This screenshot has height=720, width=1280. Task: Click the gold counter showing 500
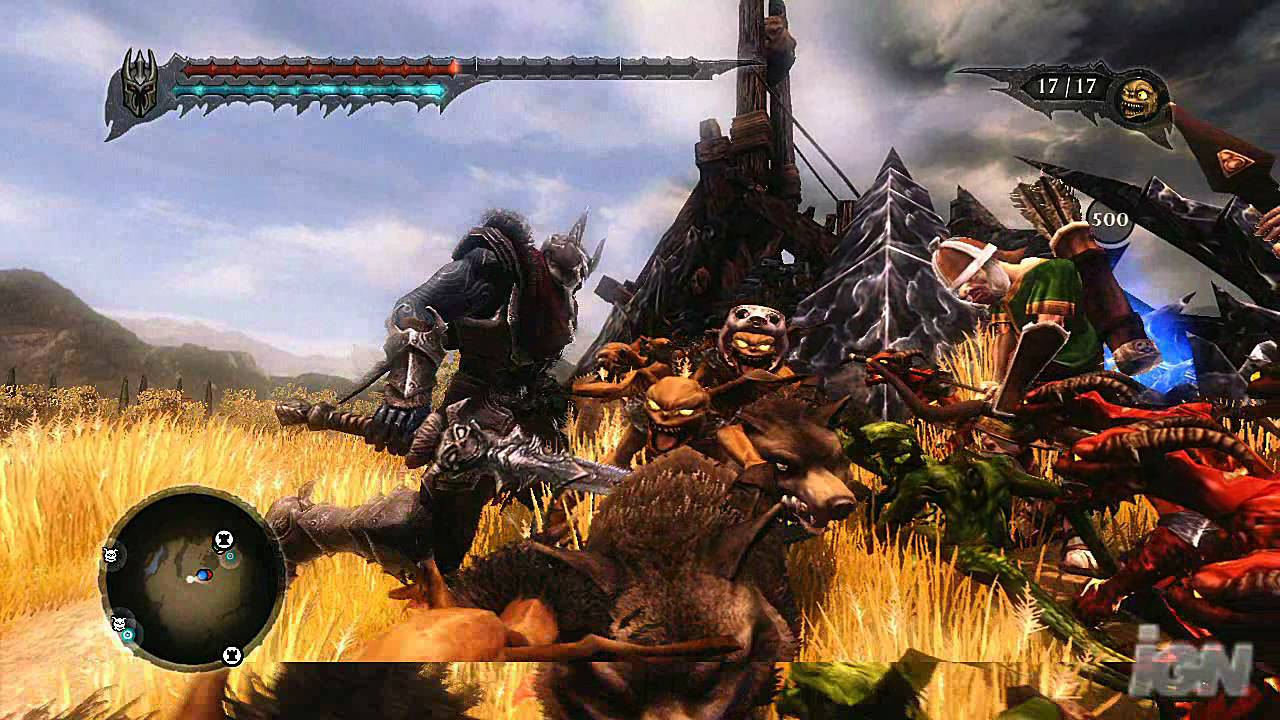coord(1110,218)
